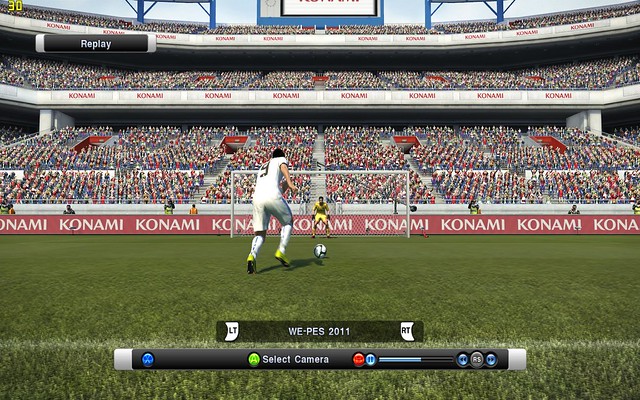Click the replay progress bar
The image size is (640, 400).
(416, 359)
